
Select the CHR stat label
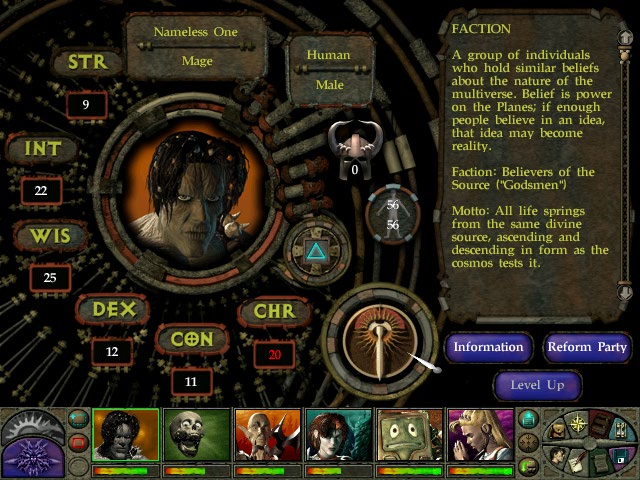click(273, 311)
